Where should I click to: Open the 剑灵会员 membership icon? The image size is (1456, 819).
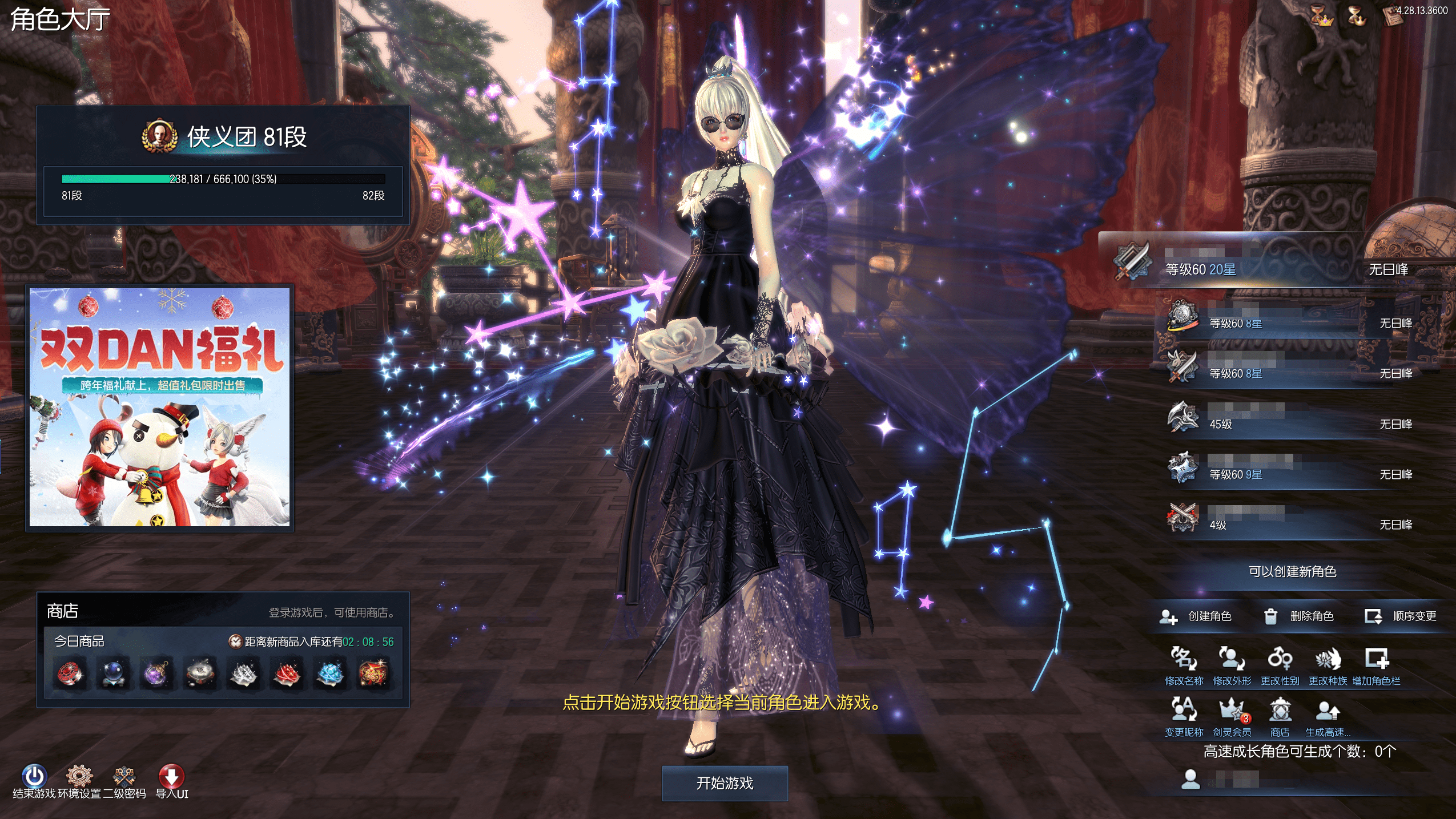pyautogui.click(x=1232, y=711)
